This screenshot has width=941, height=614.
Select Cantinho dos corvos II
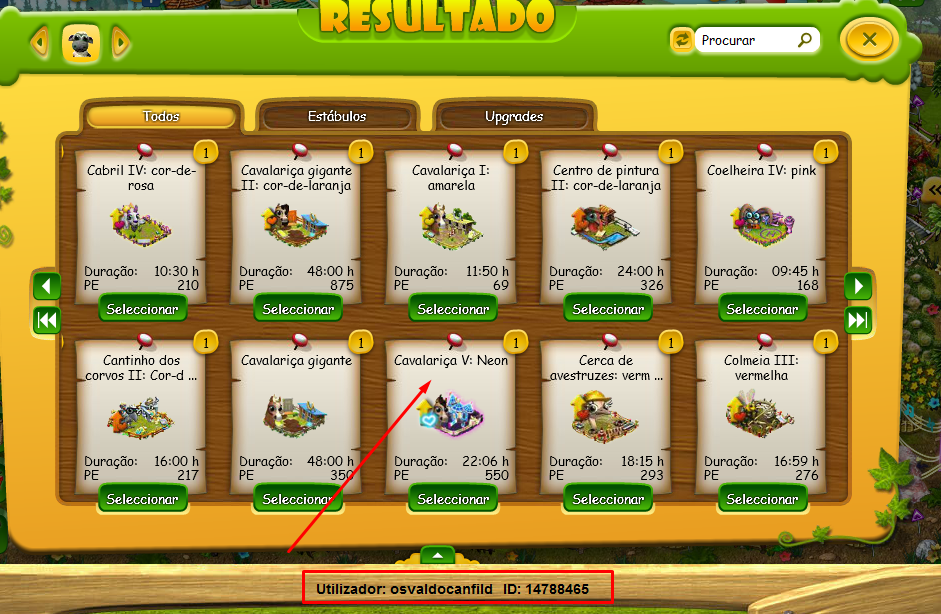143,498
